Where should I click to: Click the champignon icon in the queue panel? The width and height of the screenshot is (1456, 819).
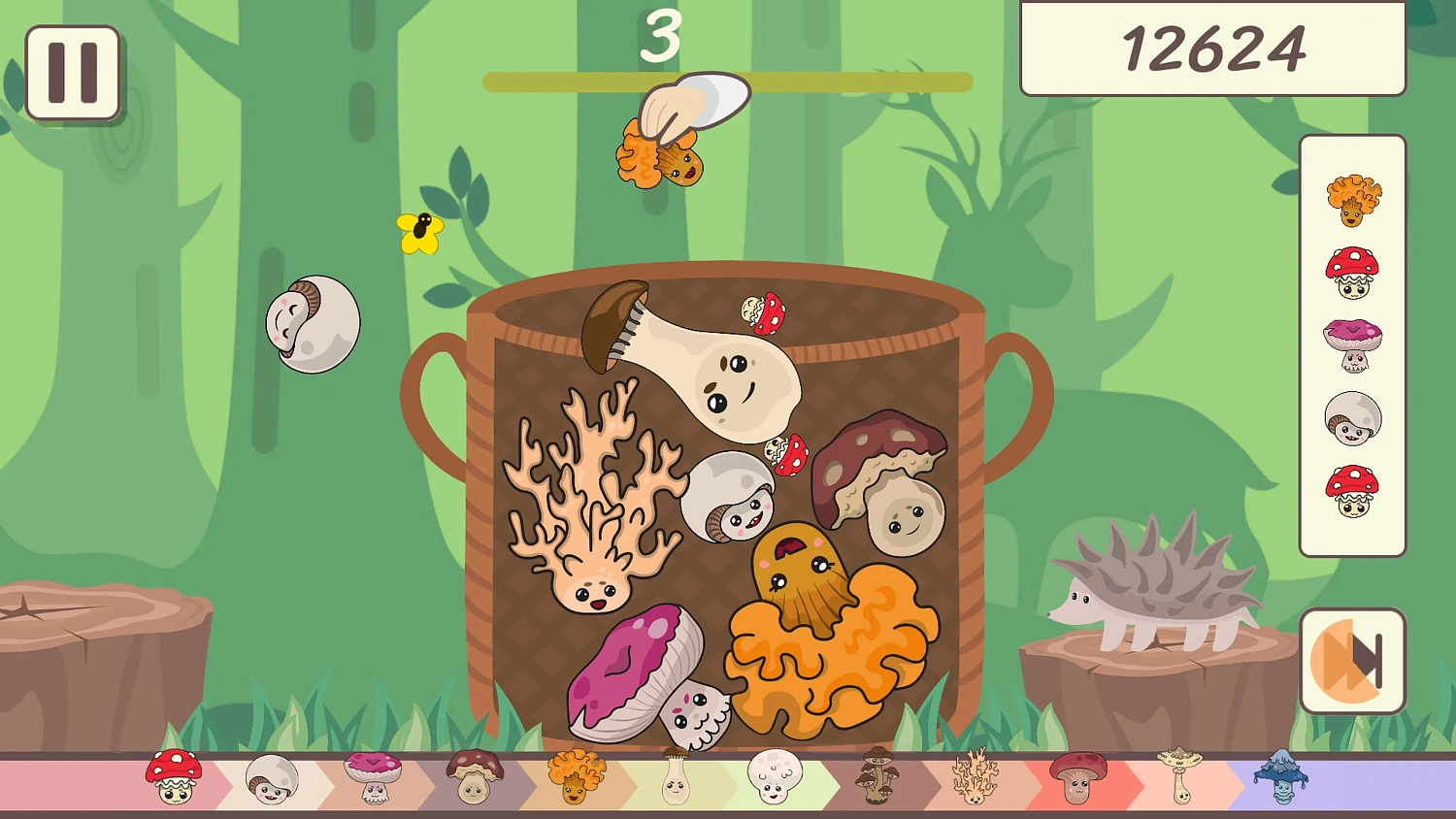pyautogui.click(x=1354, y=417)
